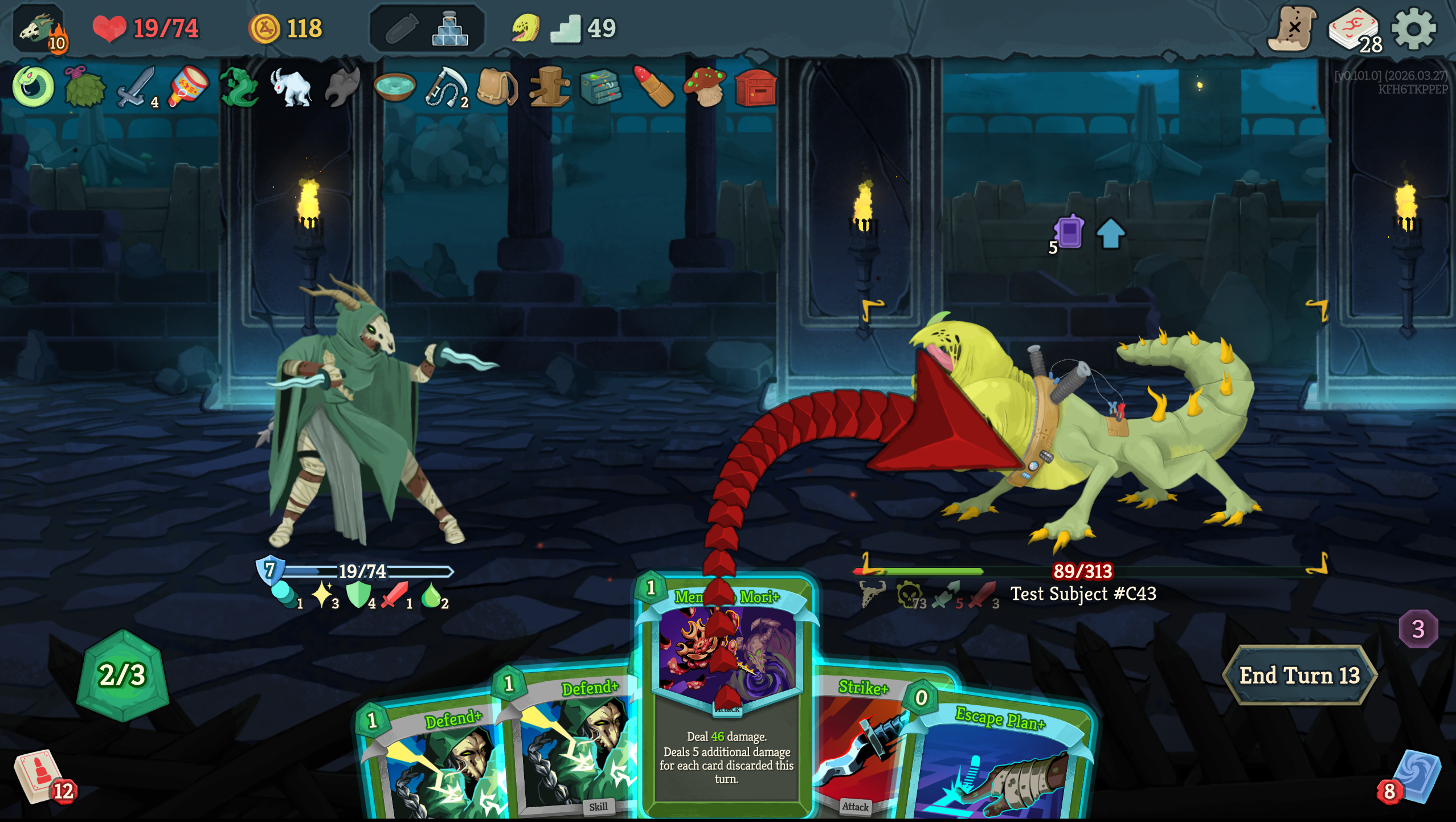
Task: Open the dungeon map scroll
Action: 1292,28
